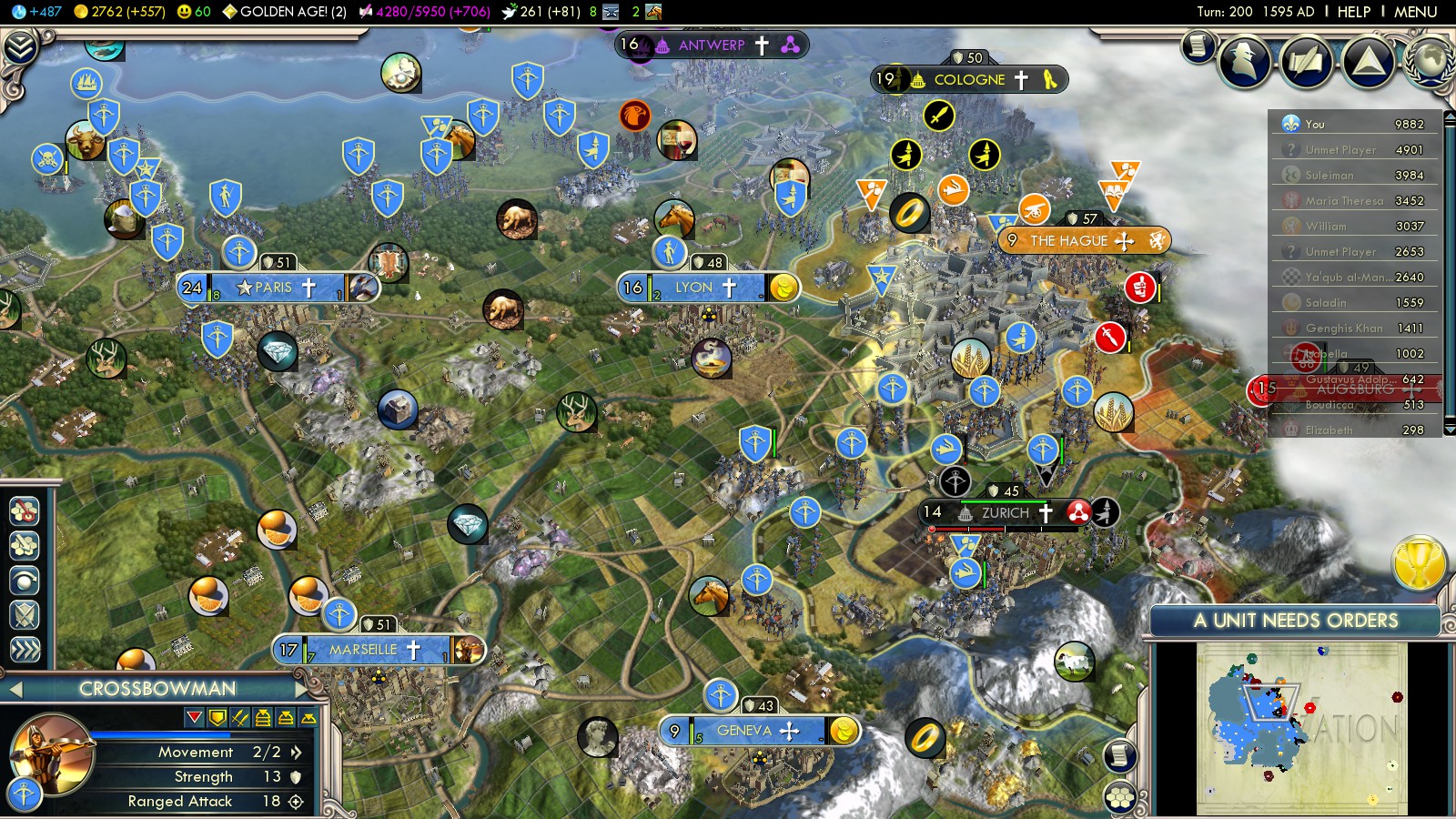The image size is (1456, 819).
Task: Open the Paris city banner
Action: click(275, 288)
